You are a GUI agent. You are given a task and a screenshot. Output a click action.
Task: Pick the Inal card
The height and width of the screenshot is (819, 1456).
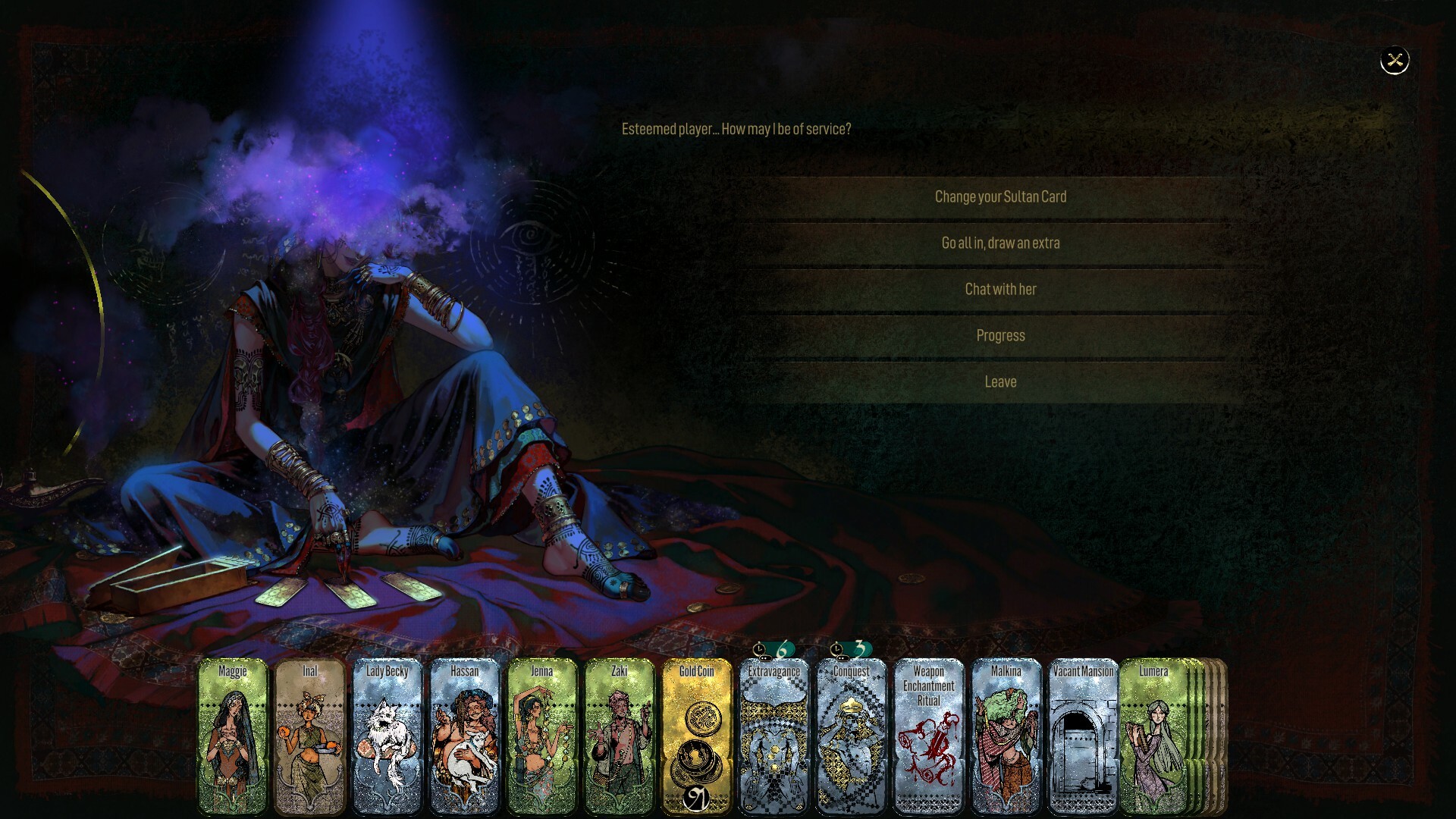click(310, 736)
